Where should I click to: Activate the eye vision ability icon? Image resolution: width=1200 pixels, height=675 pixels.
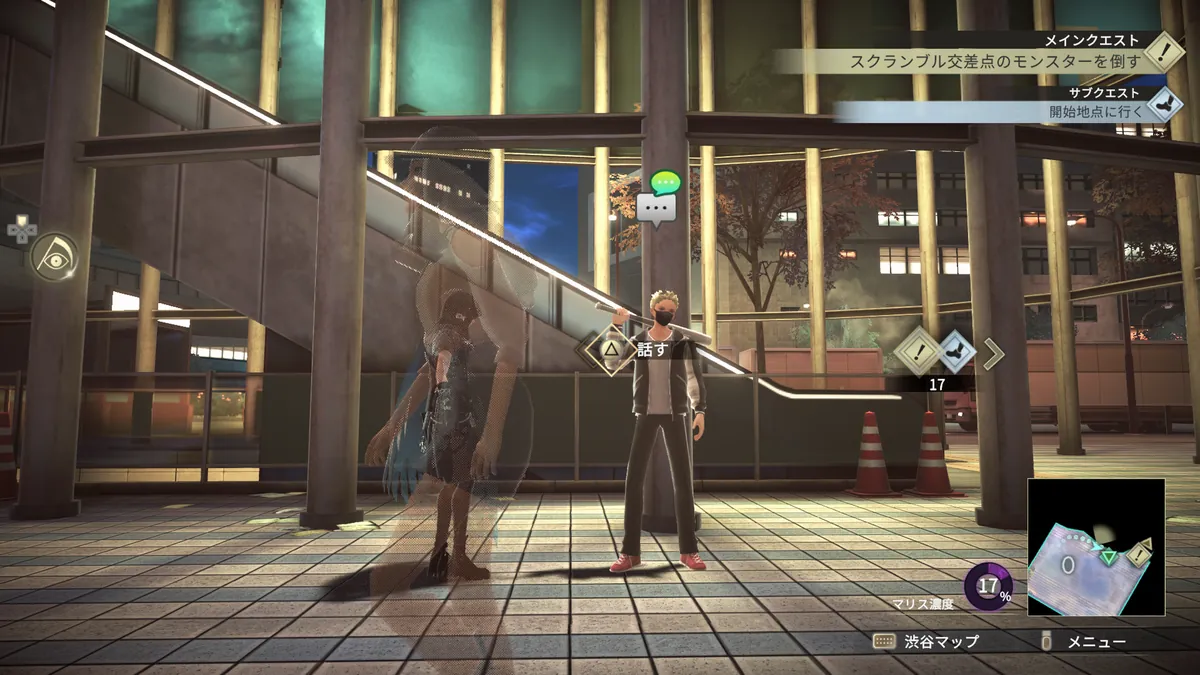(53, 257)
